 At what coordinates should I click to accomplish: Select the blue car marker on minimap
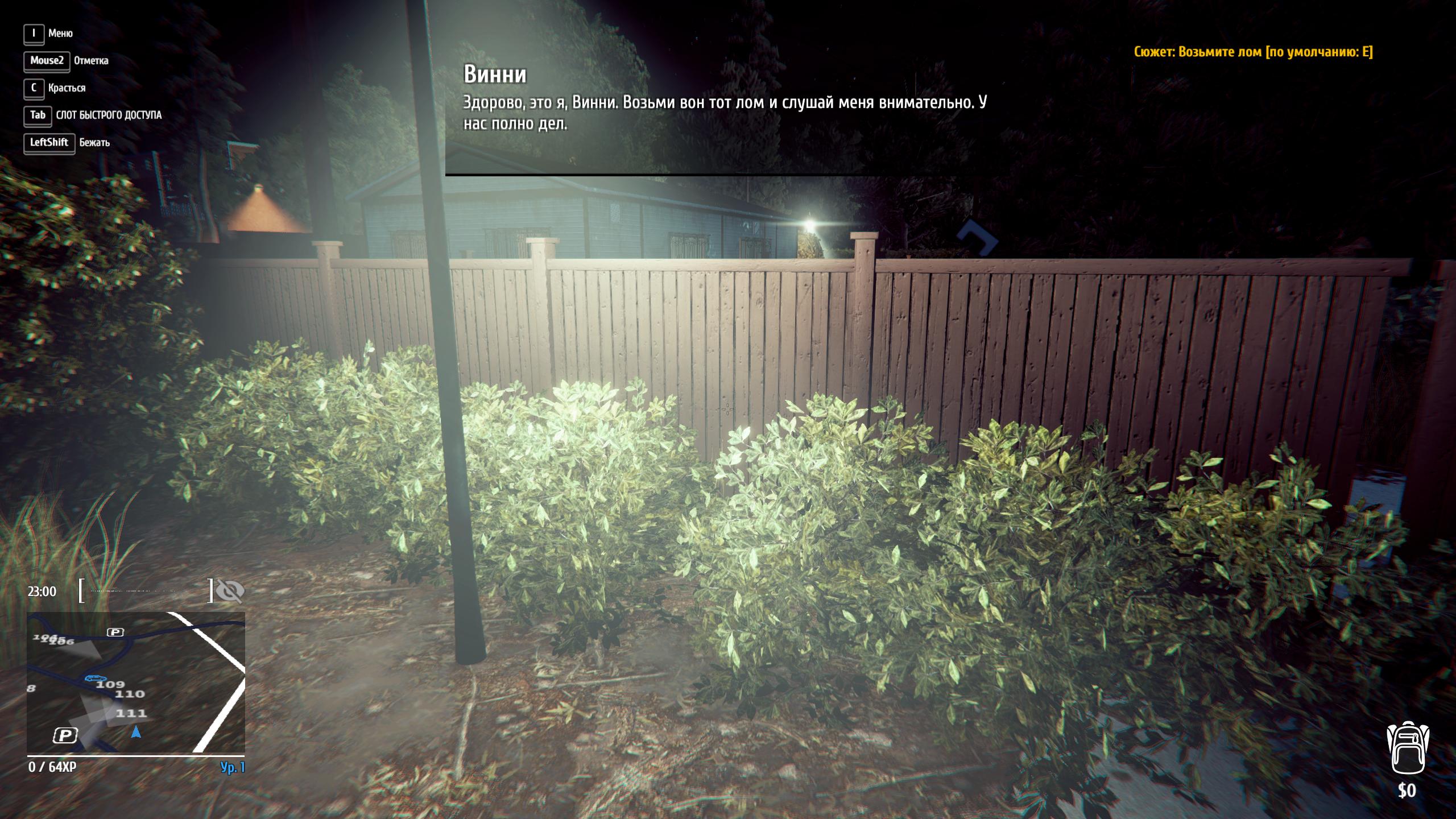click(95, 678)
